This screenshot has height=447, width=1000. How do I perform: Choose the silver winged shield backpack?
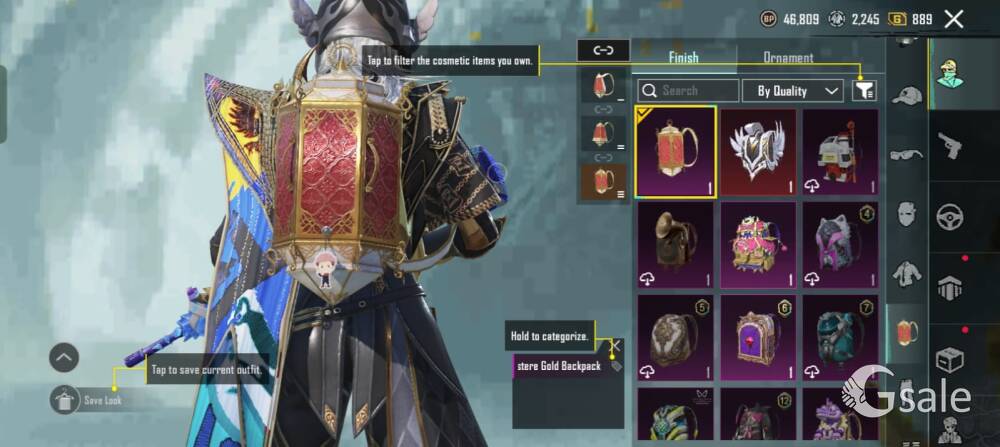tap(759, 152)
